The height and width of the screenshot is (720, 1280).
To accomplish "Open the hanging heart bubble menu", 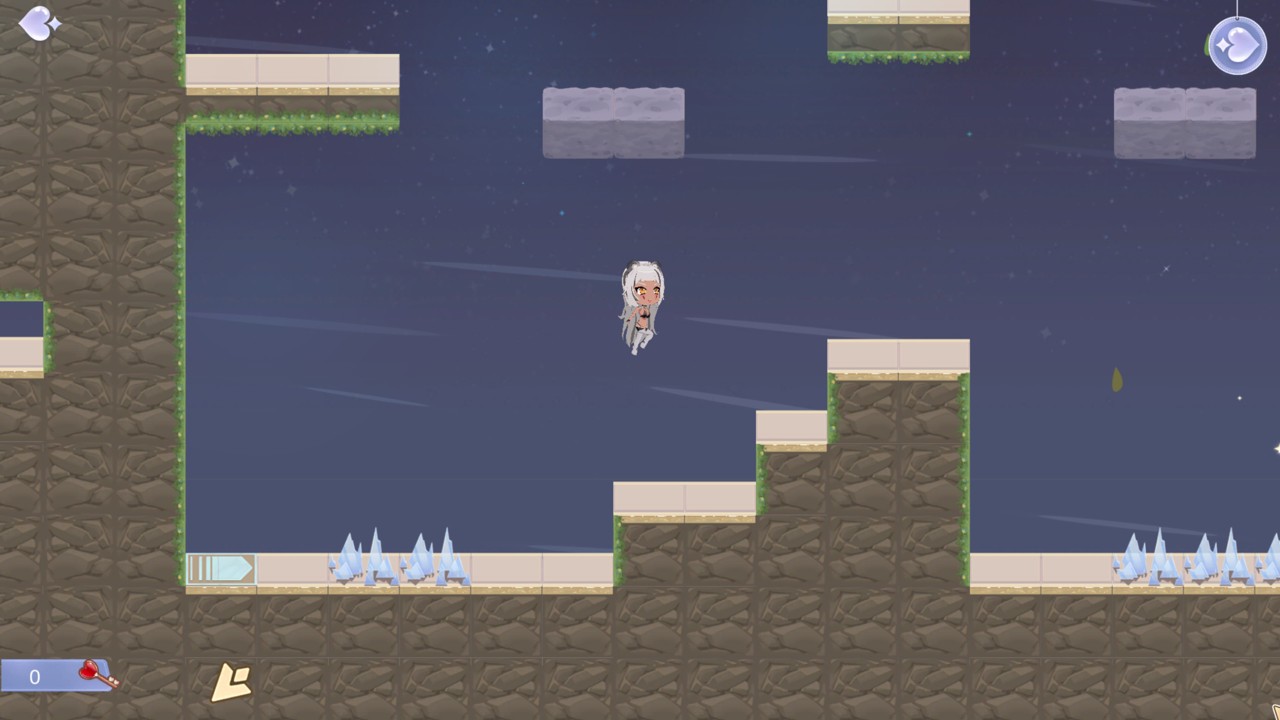I will (1237, 46).
